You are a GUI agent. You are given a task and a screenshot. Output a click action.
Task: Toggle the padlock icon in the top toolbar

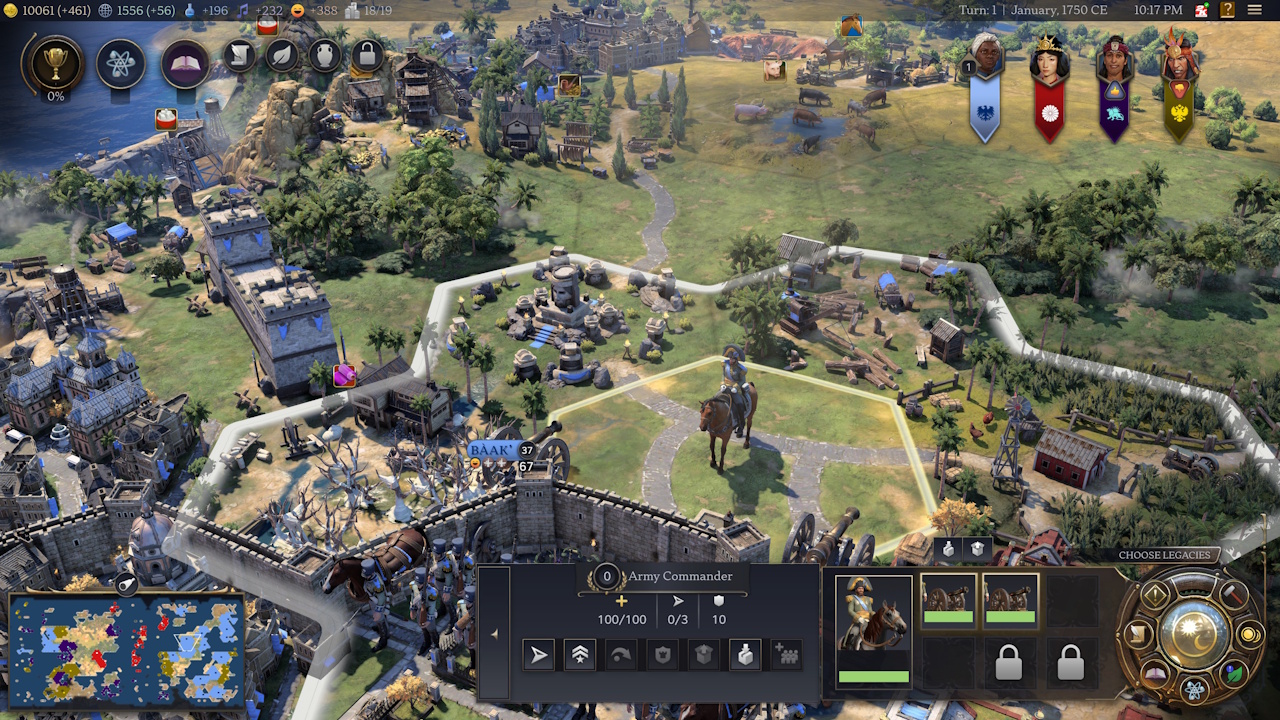coord(366,56)
